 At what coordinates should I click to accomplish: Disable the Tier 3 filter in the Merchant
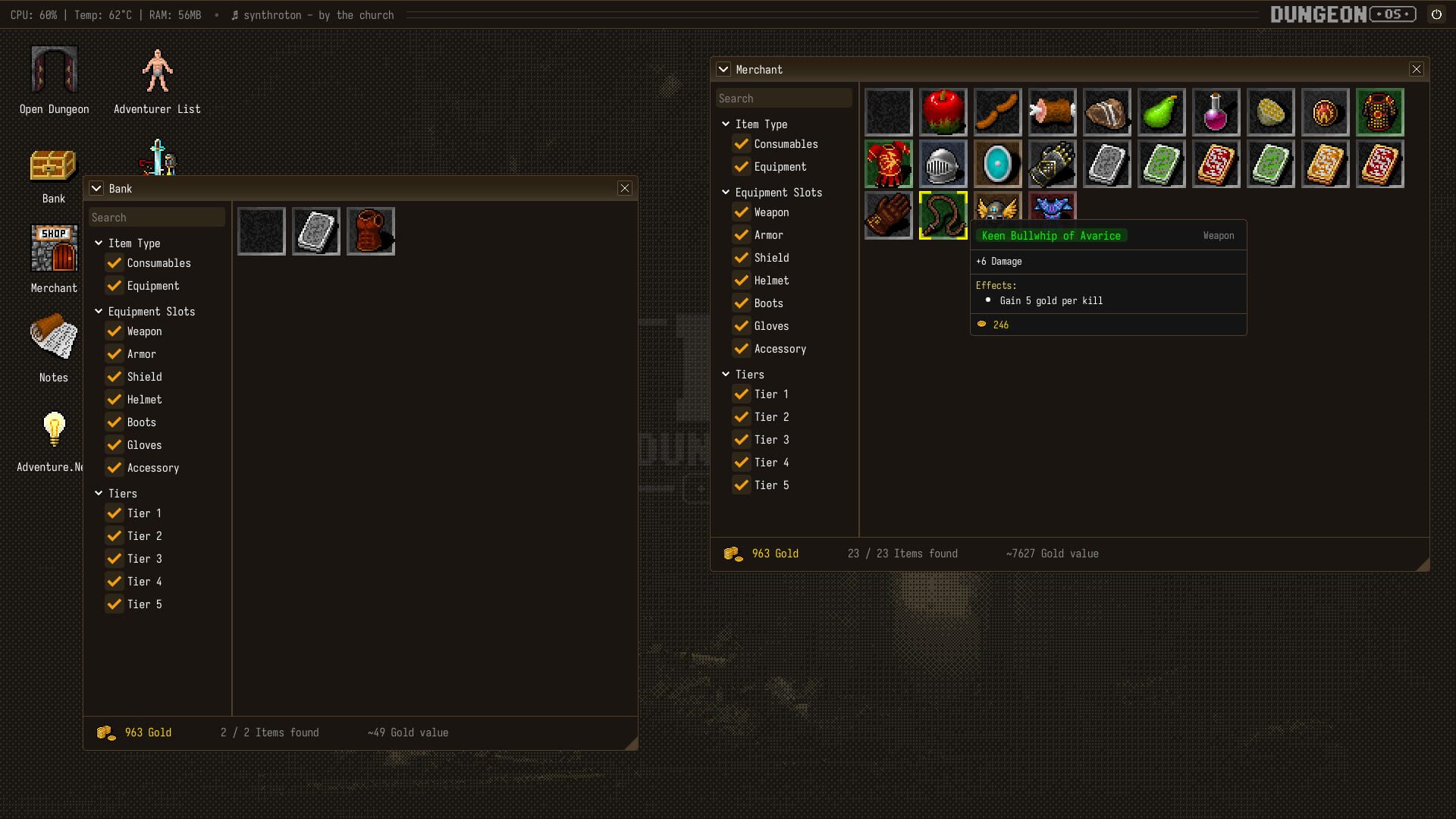pyautogui.click(x=741, y=440)
